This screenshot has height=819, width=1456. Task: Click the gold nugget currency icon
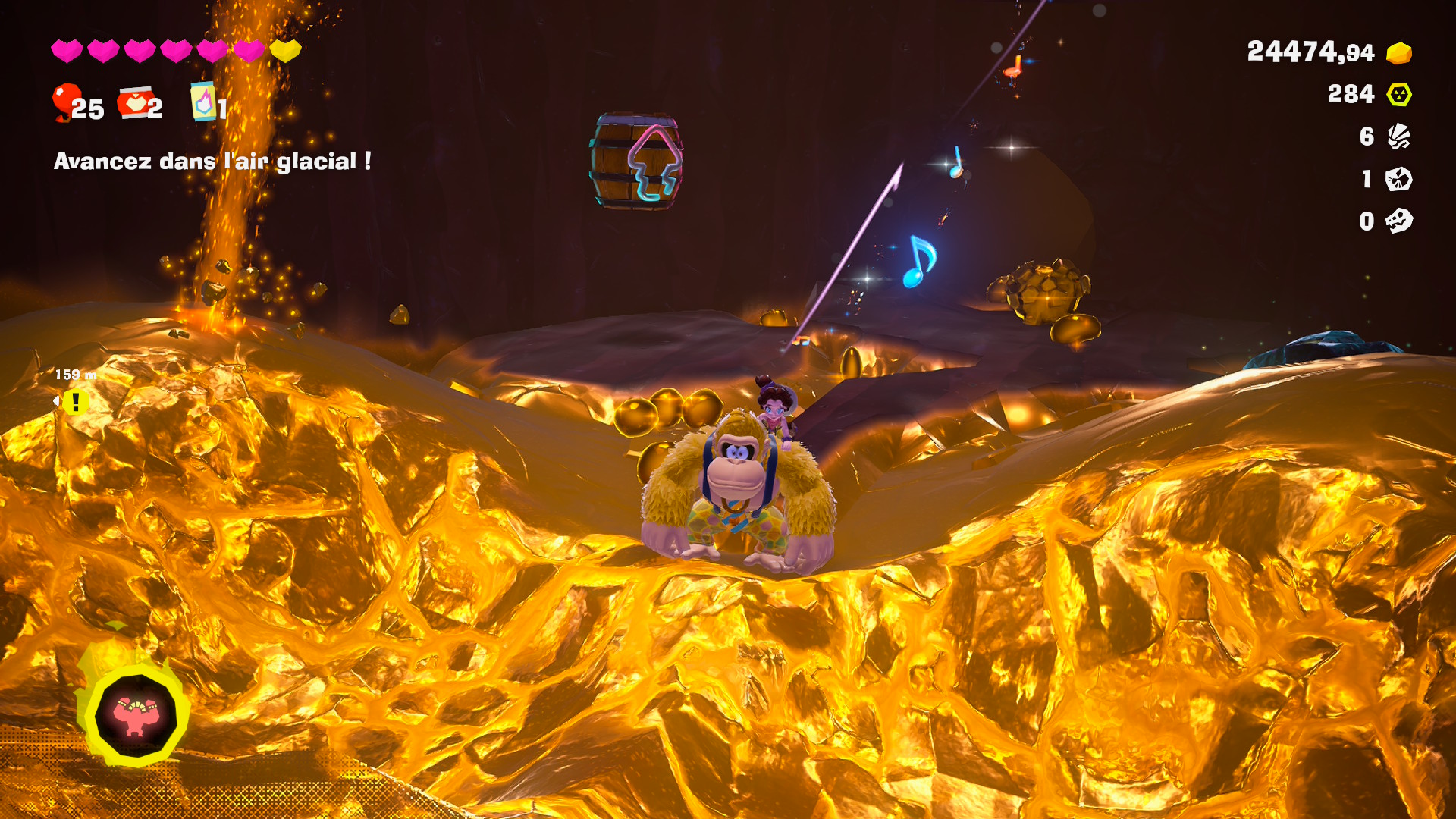tap(1399, 53)
